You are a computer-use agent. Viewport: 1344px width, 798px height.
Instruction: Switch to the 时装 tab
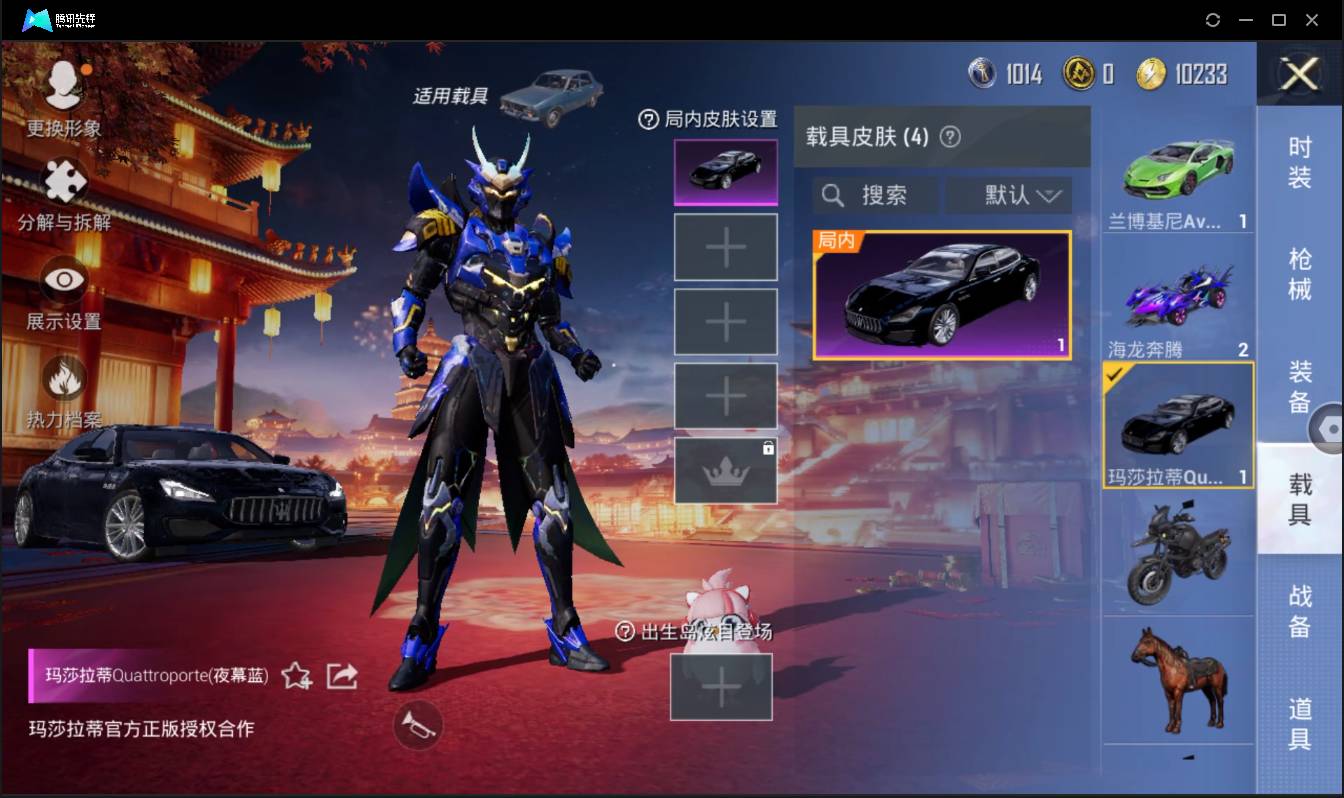pos(1300,166)
